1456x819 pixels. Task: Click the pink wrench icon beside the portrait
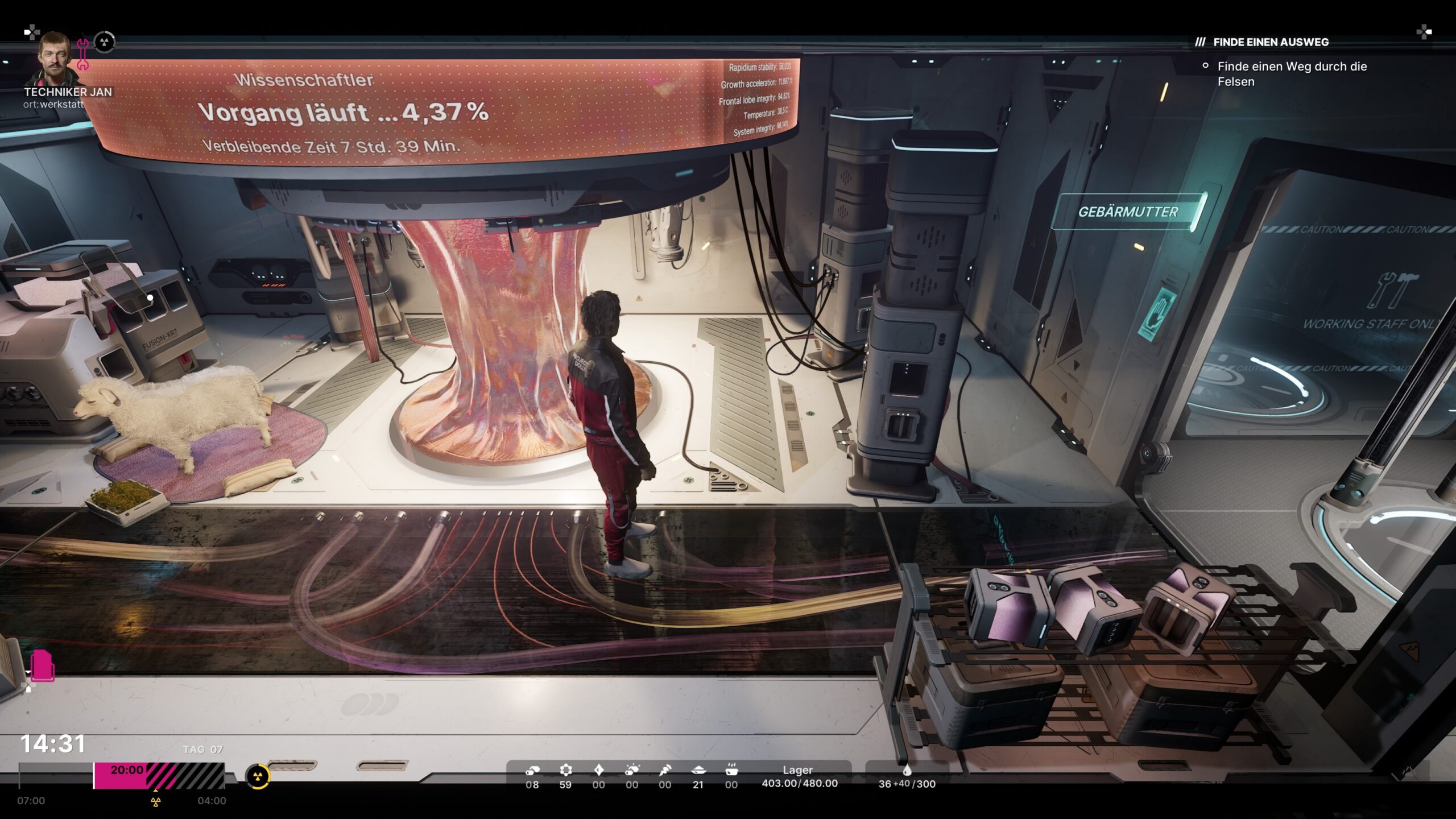point(83,54)
